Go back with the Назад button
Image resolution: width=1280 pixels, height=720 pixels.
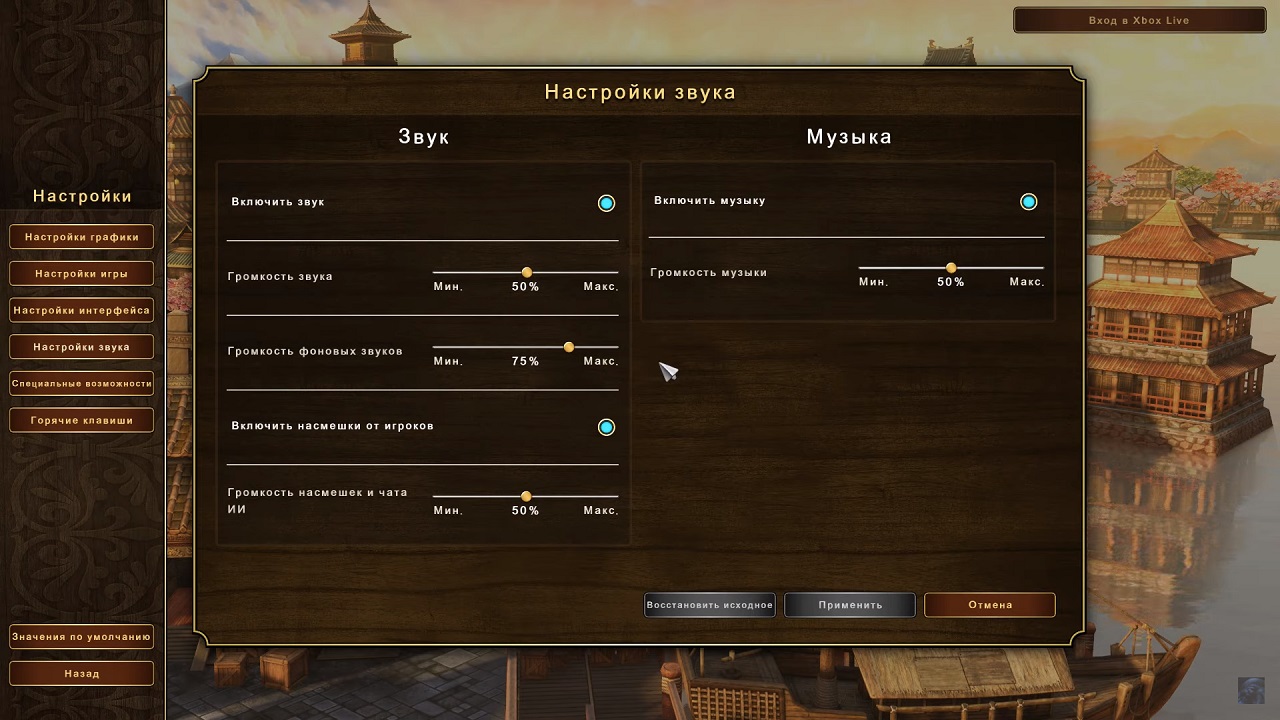coord(81,673)
